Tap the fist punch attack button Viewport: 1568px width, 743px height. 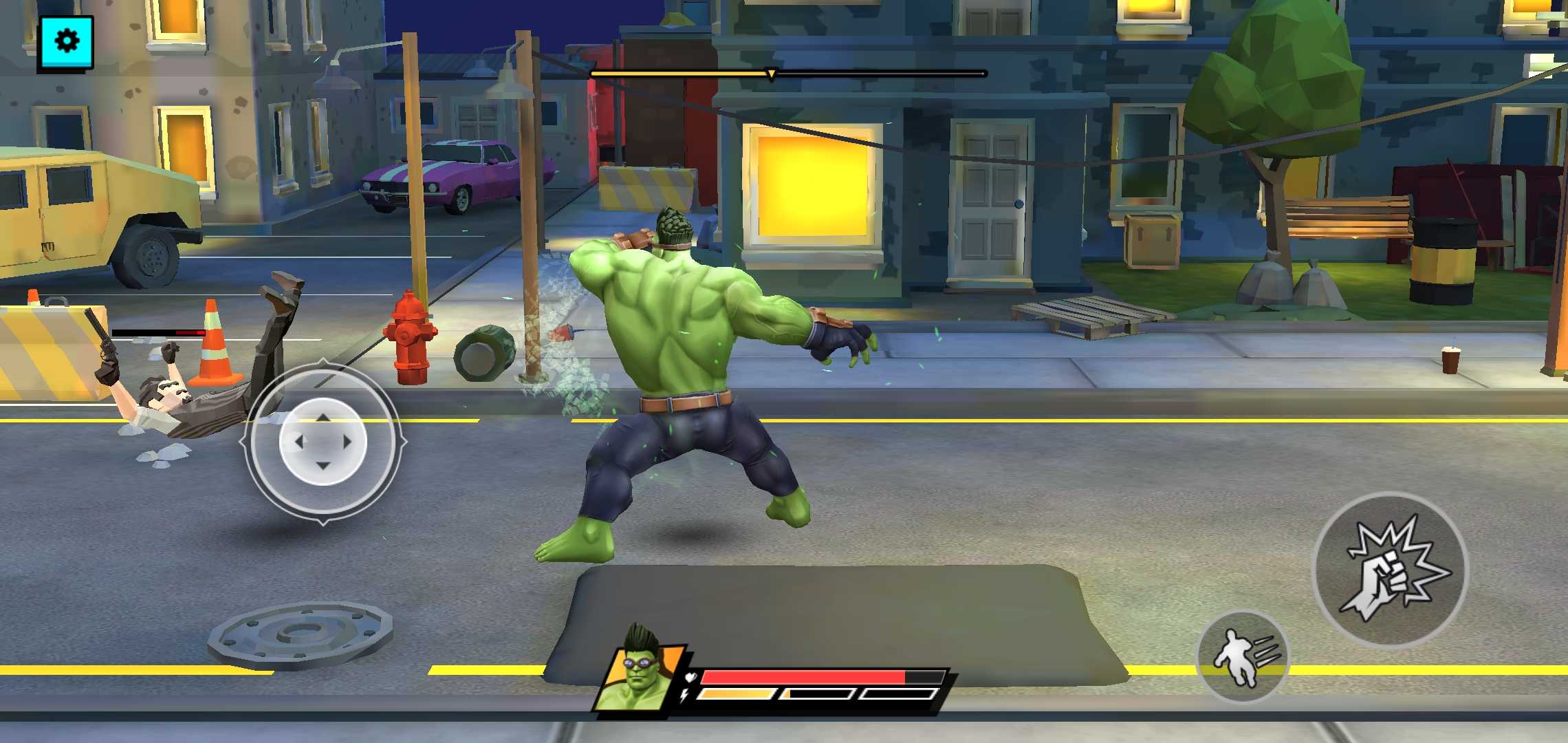(1391, 570)
